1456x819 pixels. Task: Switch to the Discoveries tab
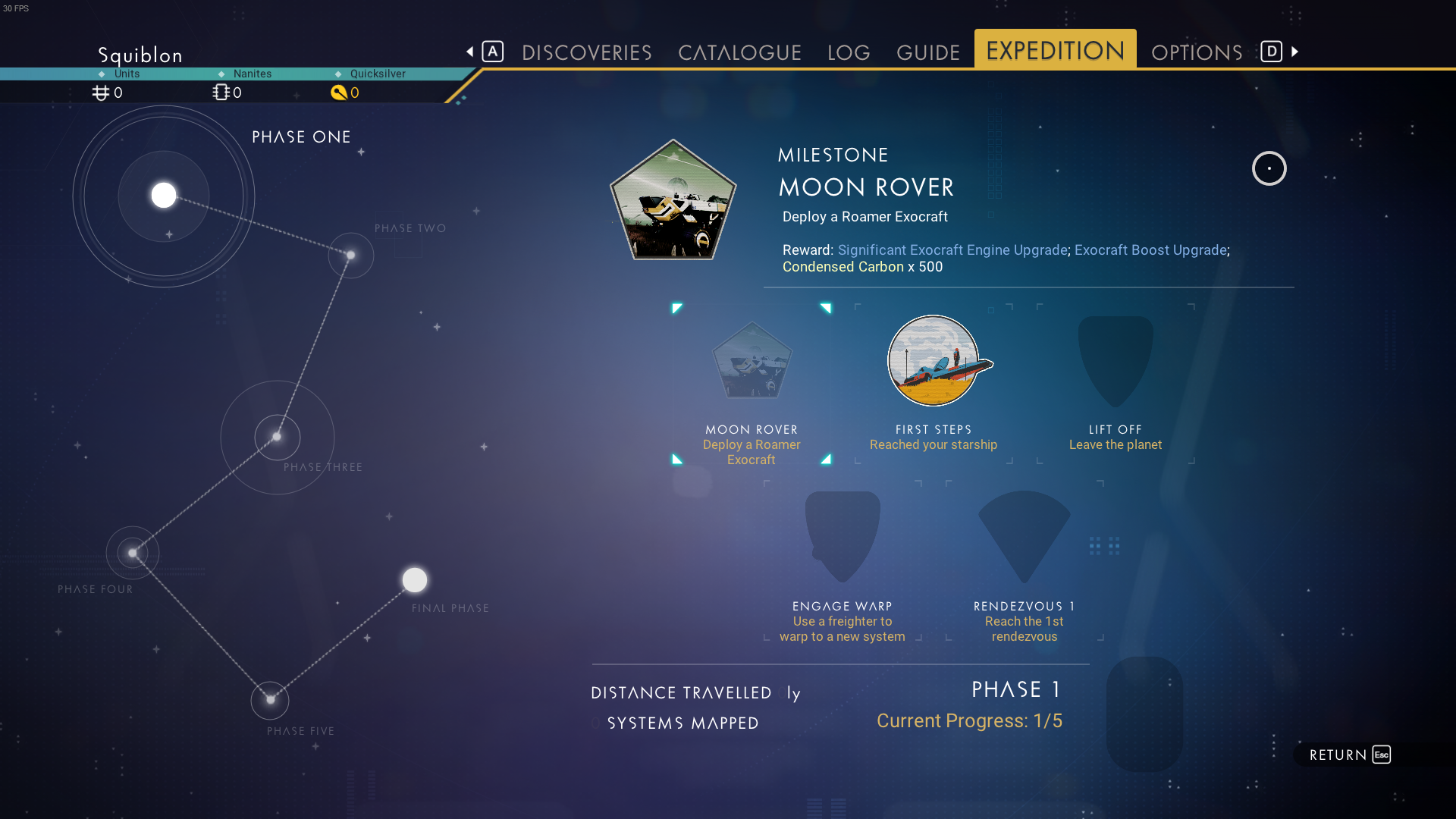coord(587,52)
